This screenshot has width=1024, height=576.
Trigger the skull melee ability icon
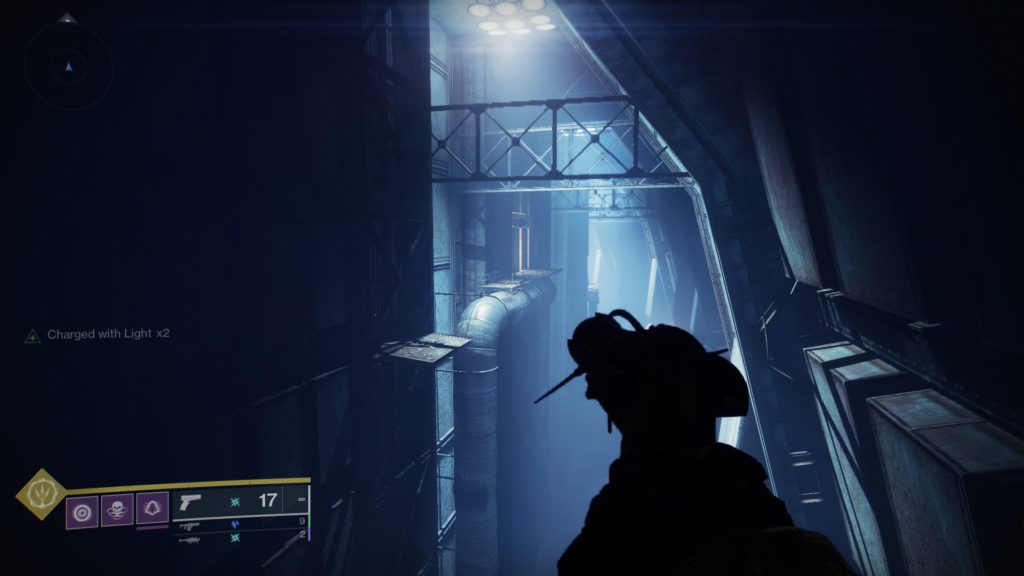click(117, 509)
